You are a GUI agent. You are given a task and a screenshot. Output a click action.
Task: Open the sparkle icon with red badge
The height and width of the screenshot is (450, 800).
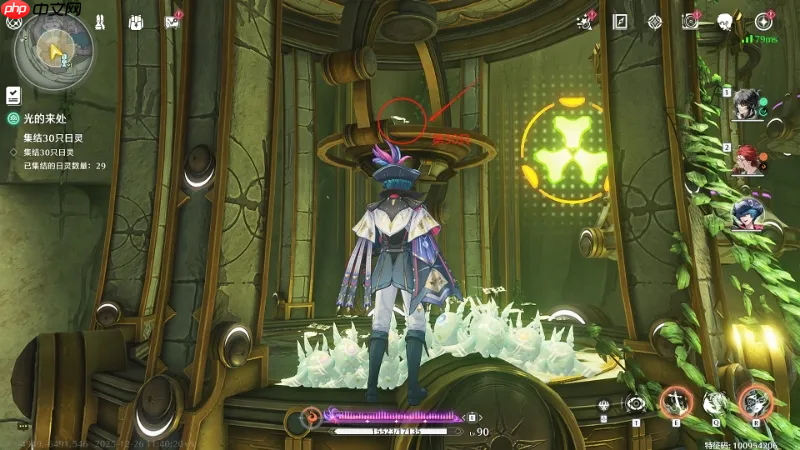coord(586,22)
